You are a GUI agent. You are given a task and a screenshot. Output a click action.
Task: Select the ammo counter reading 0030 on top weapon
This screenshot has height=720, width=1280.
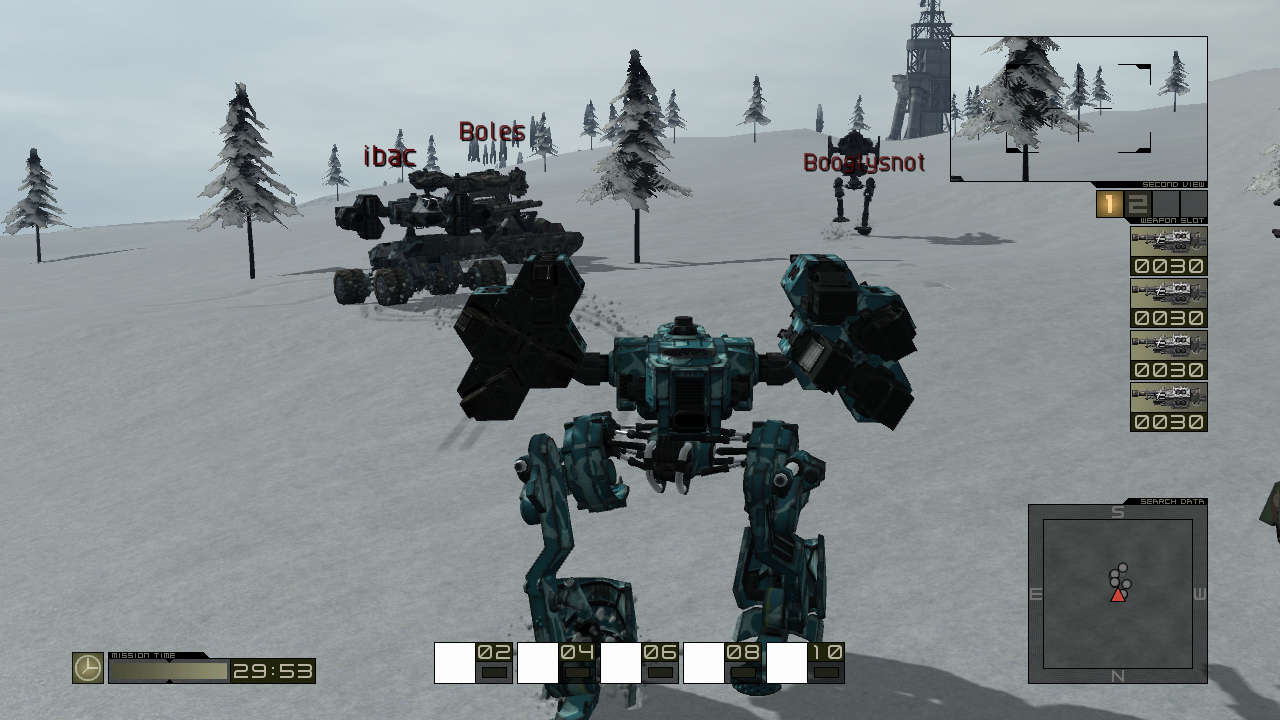click(1168, 265)
